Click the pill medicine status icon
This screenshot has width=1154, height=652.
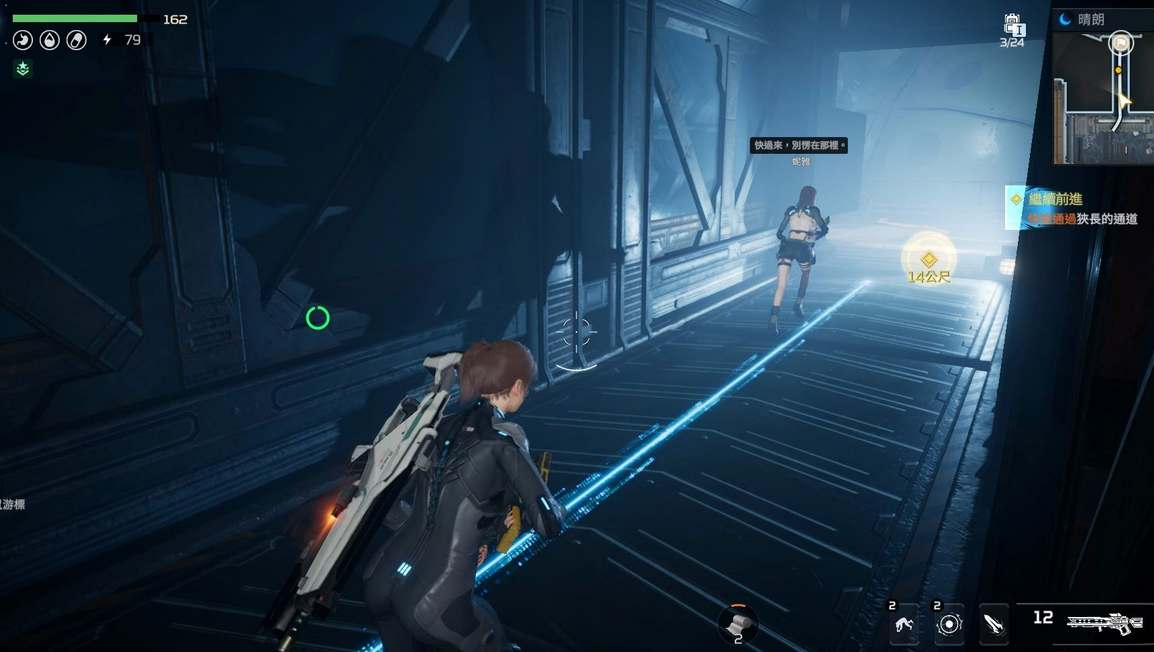pos(75,40)
